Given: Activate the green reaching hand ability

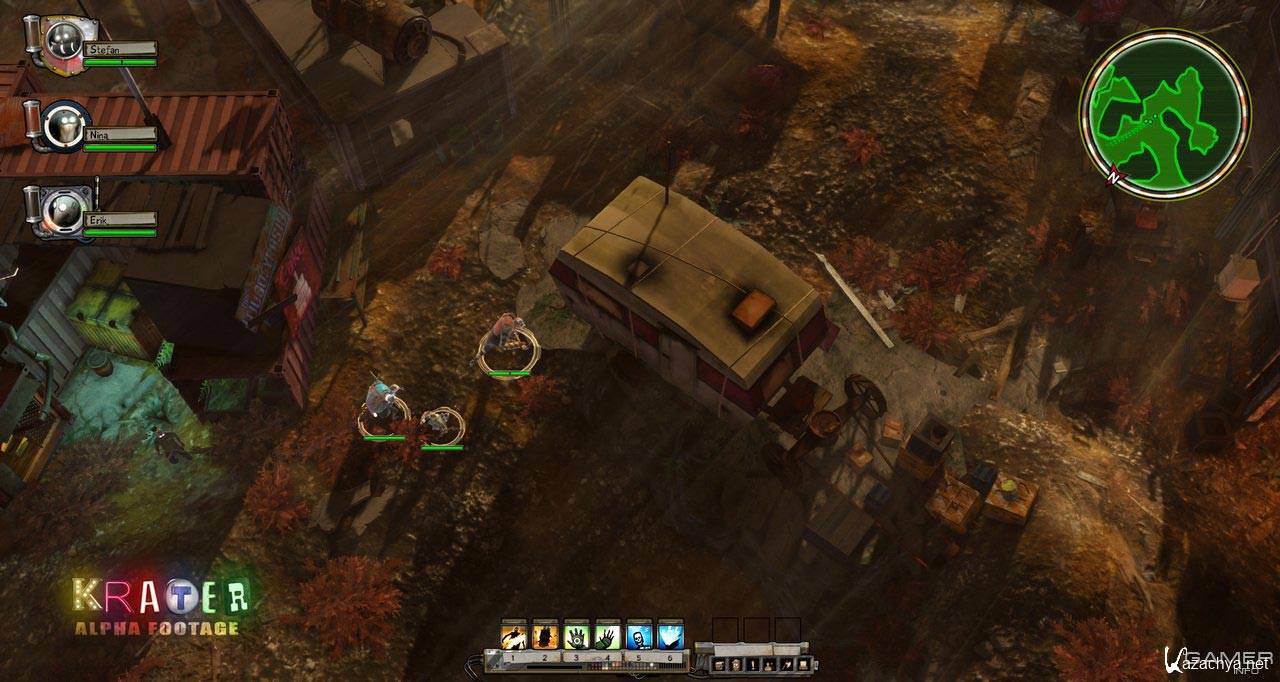Looking at the screenshot, I should pyautogui.click(x=607, y=635).
